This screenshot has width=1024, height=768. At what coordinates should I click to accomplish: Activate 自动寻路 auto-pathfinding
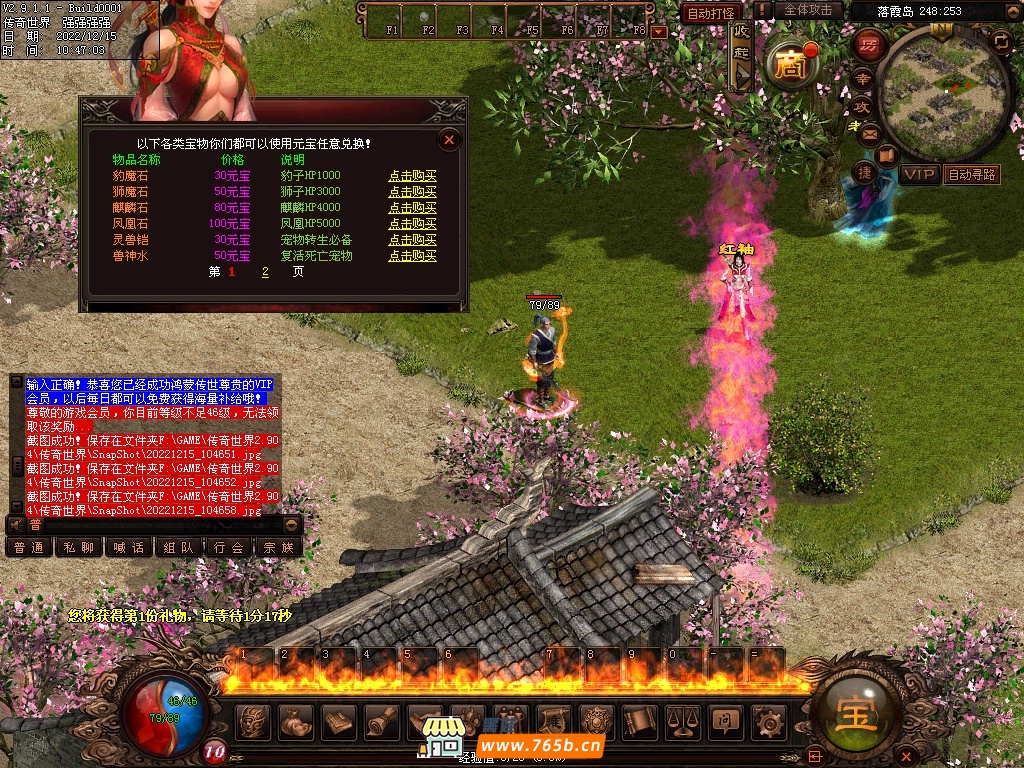(x=972, y=174)
